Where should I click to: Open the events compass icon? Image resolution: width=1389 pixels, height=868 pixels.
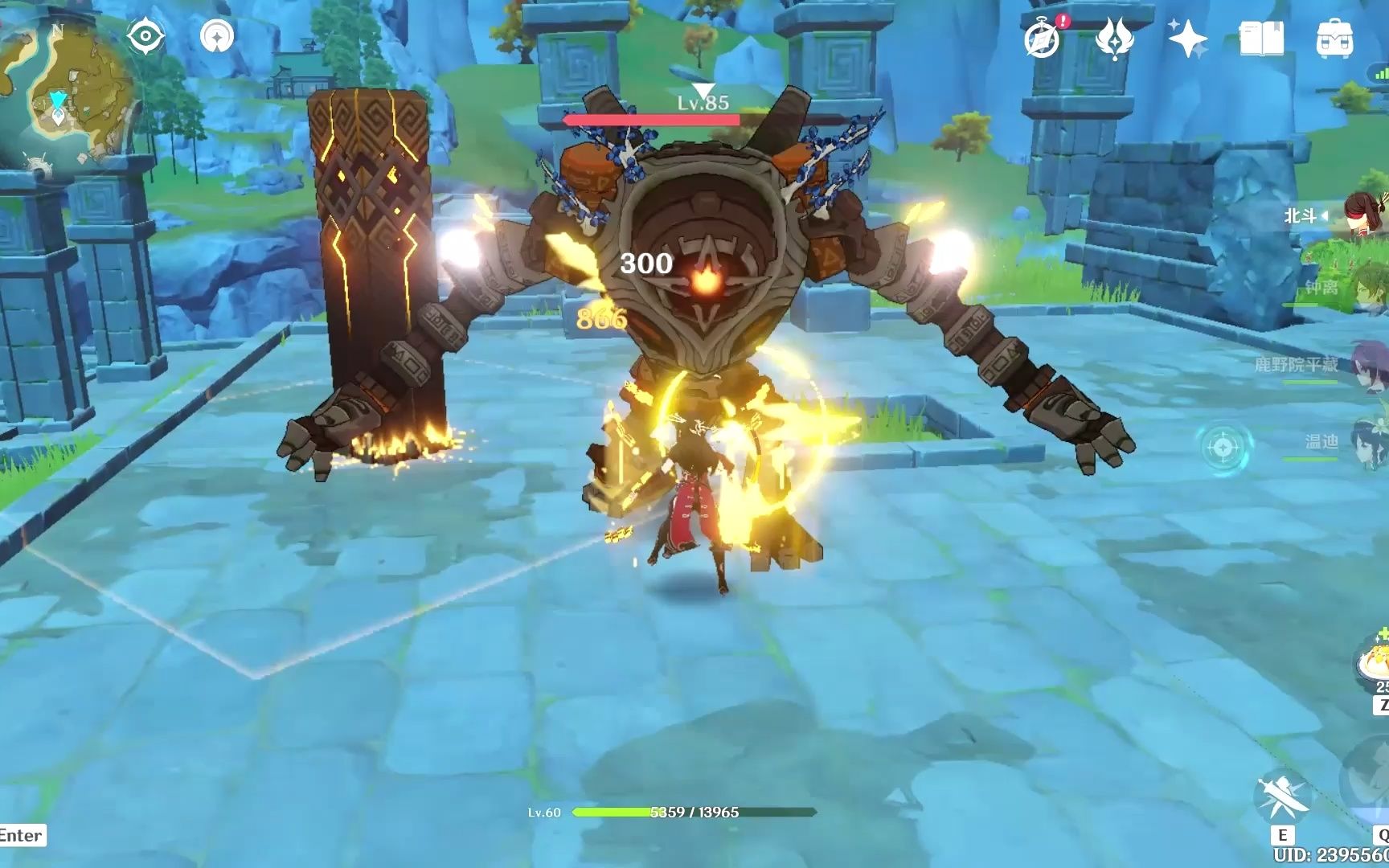pos(1043,39)
